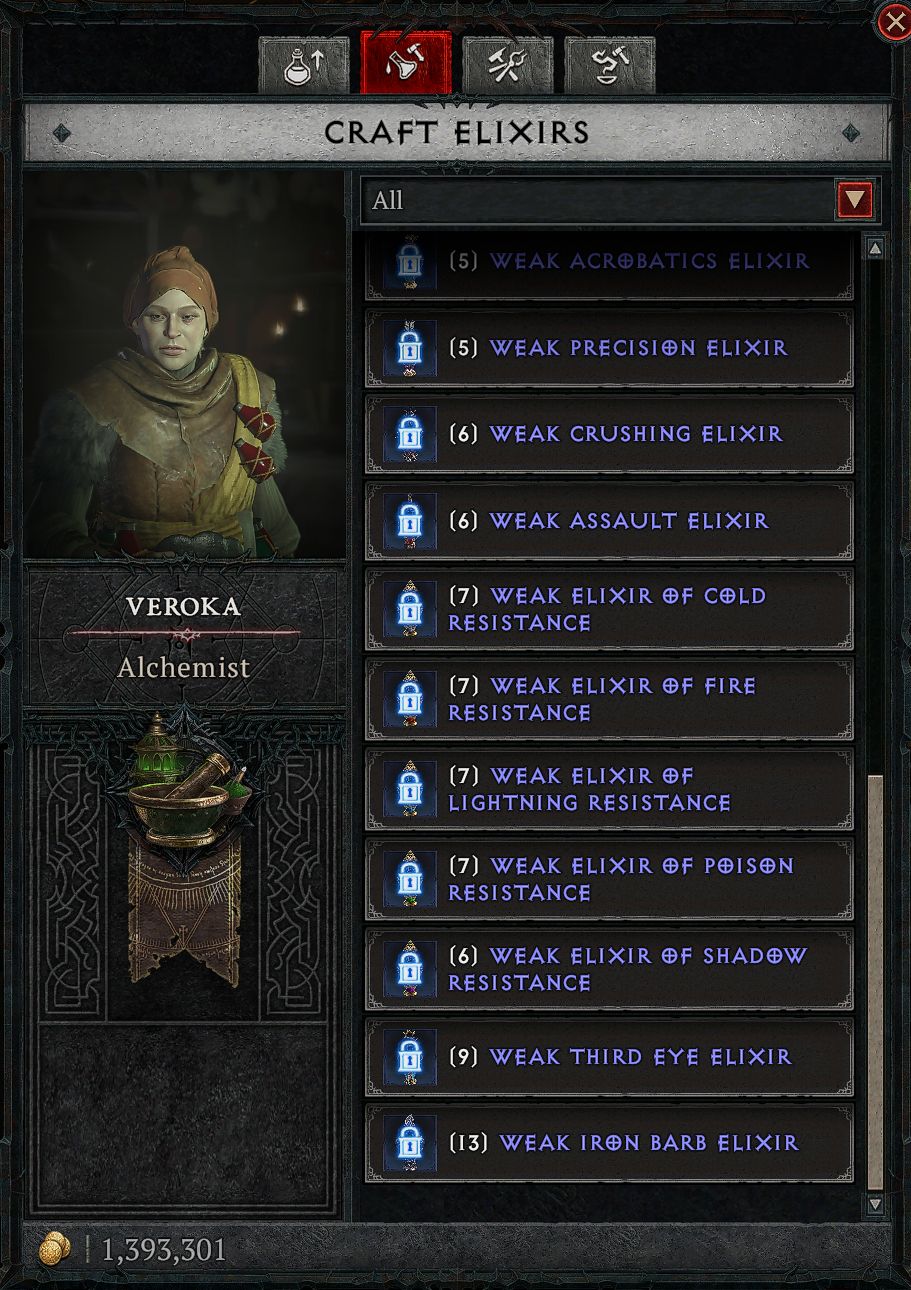911x1290 pixels.
Task: Click the recipe list scroll-down arrow
Action: point(875,1205)
